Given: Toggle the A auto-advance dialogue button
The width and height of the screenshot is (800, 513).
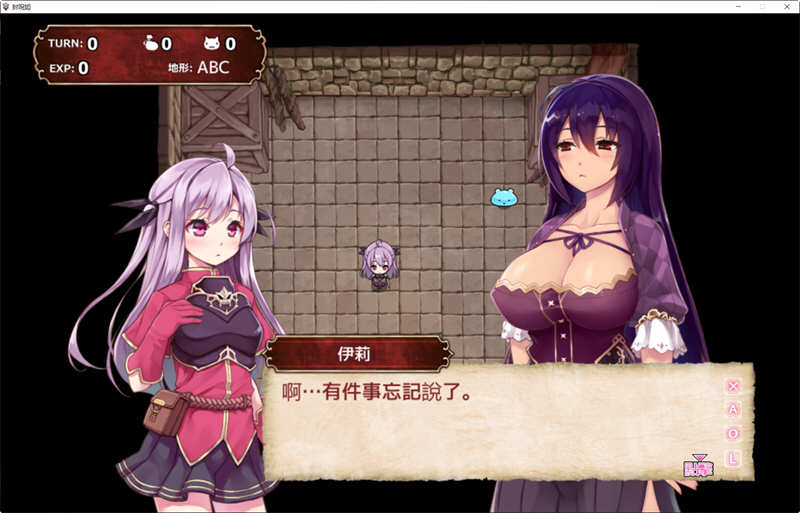Looking at the screenshot, I should pos(733,409).
